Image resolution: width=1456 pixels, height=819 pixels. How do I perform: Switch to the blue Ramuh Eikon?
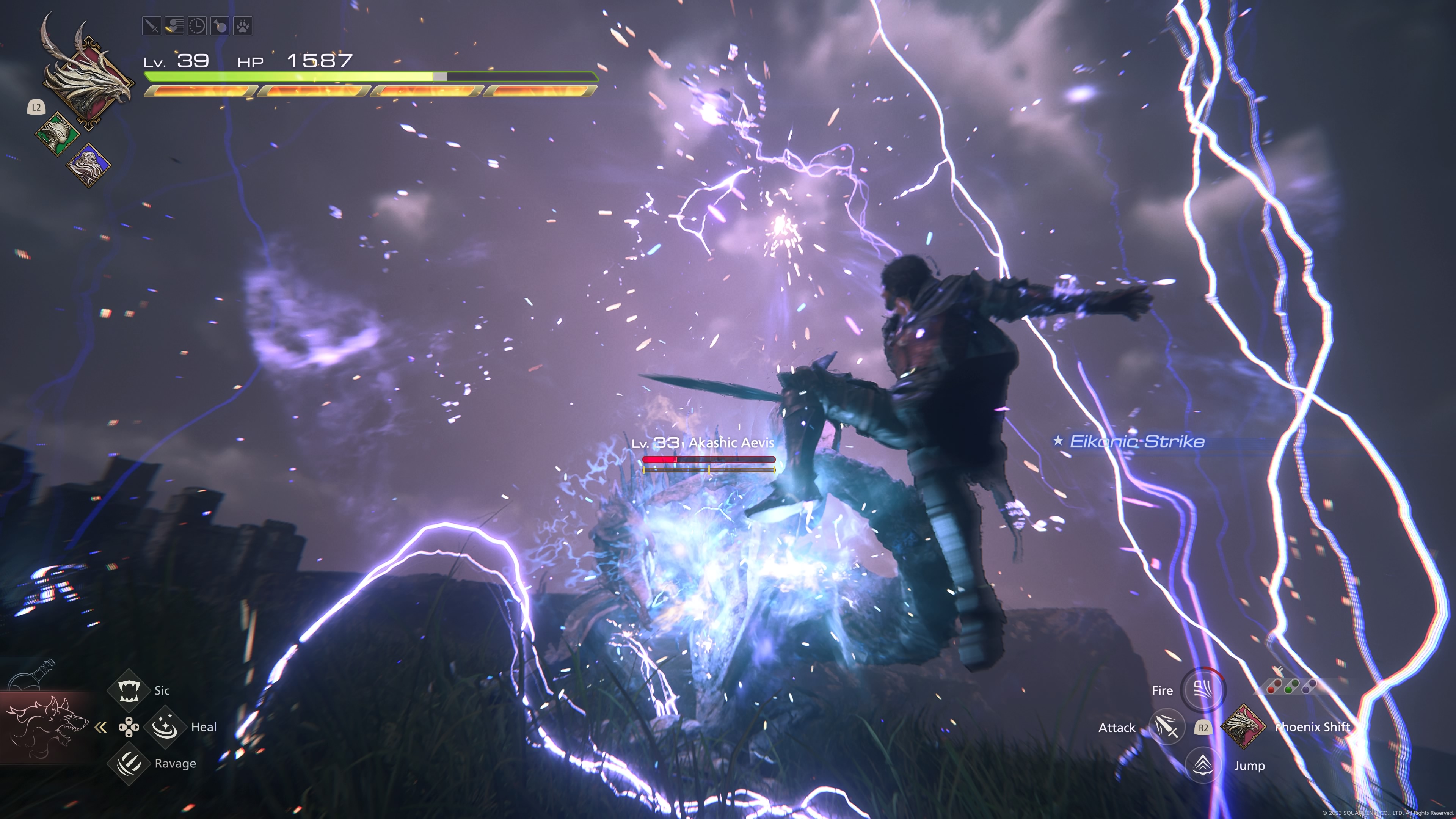coord(88,165)
